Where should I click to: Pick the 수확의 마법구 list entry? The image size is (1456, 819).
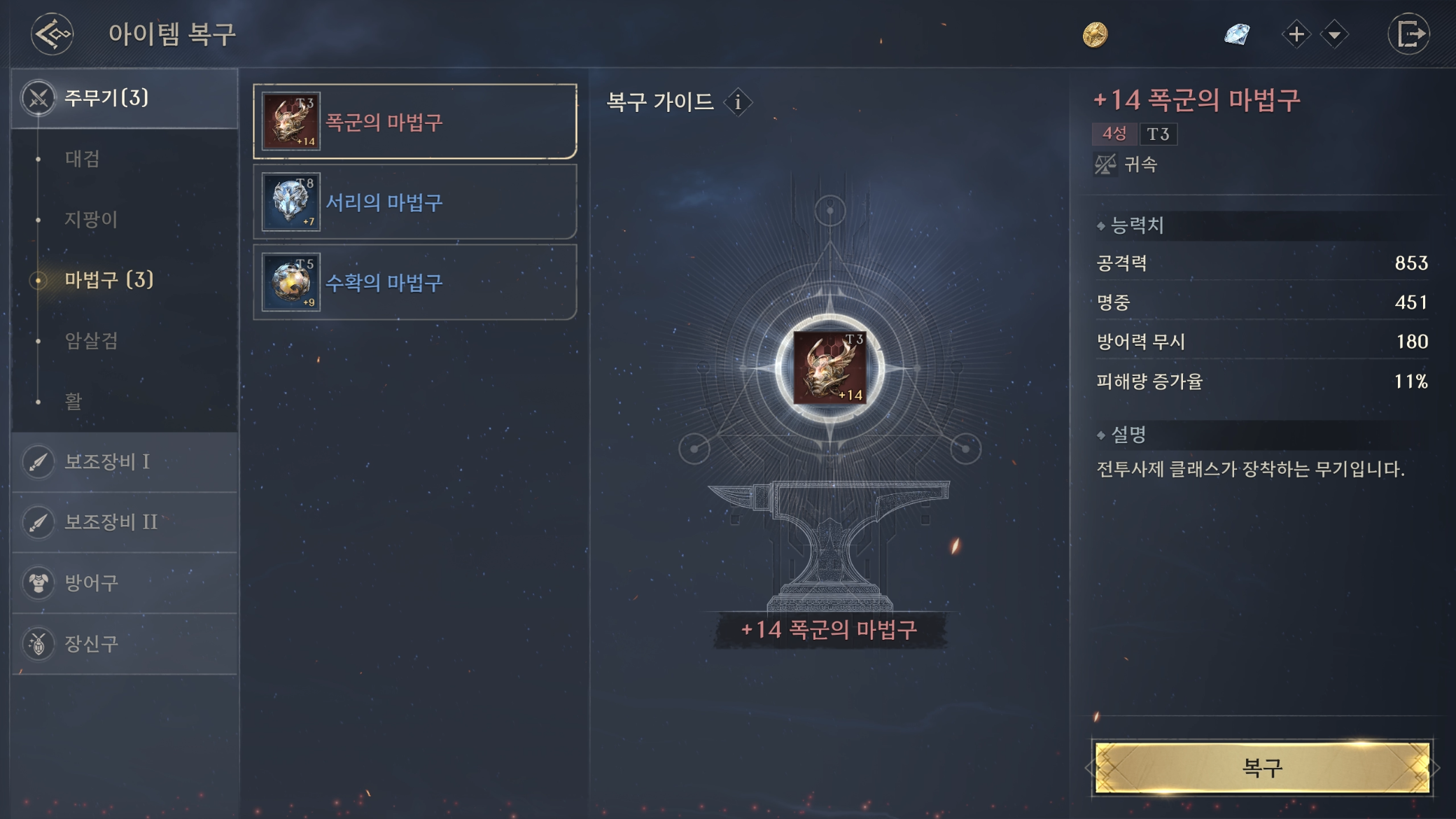[x=415, y=283]
